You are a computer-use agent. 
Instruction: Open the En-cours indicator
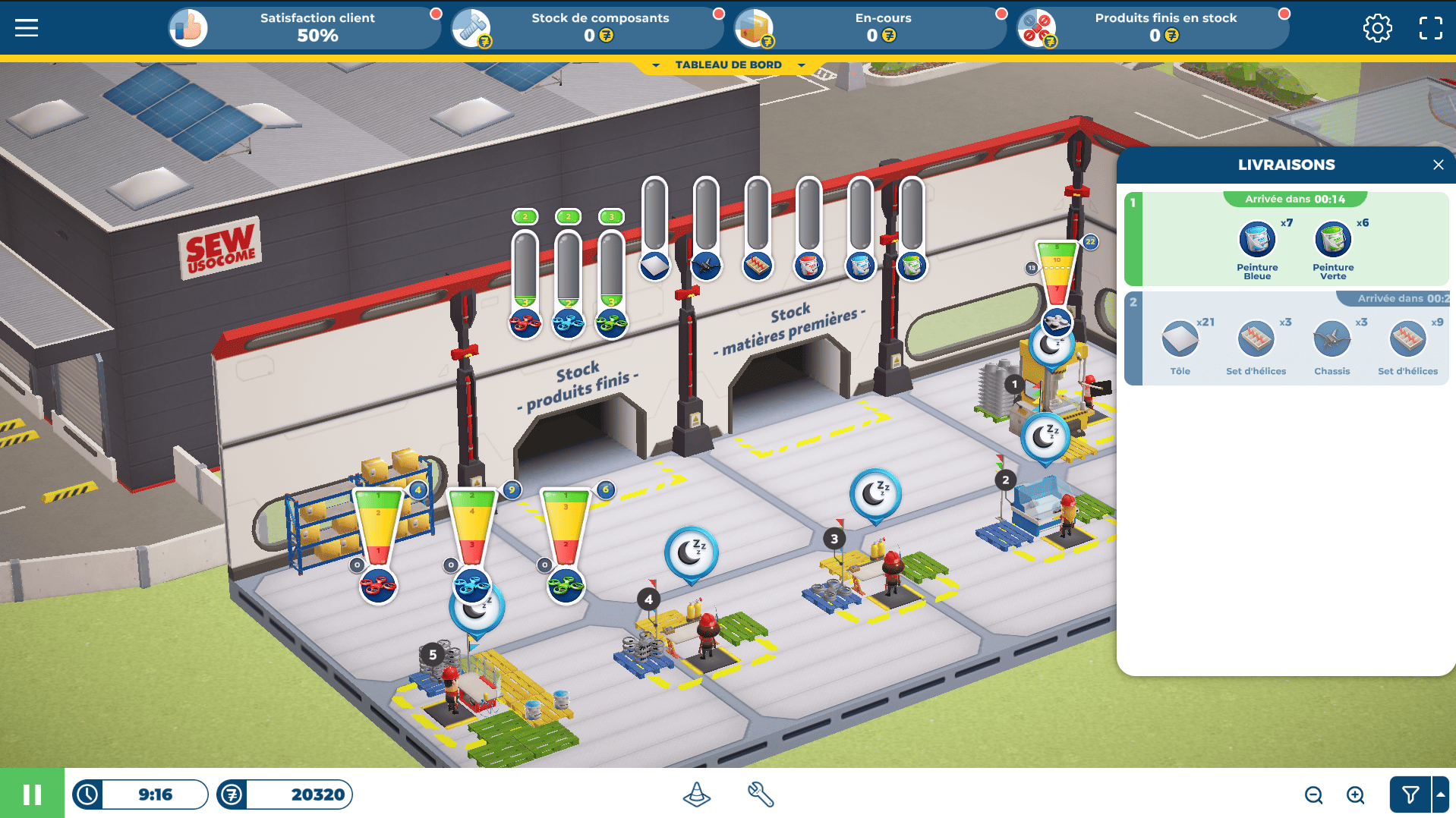tap(869, 28)
